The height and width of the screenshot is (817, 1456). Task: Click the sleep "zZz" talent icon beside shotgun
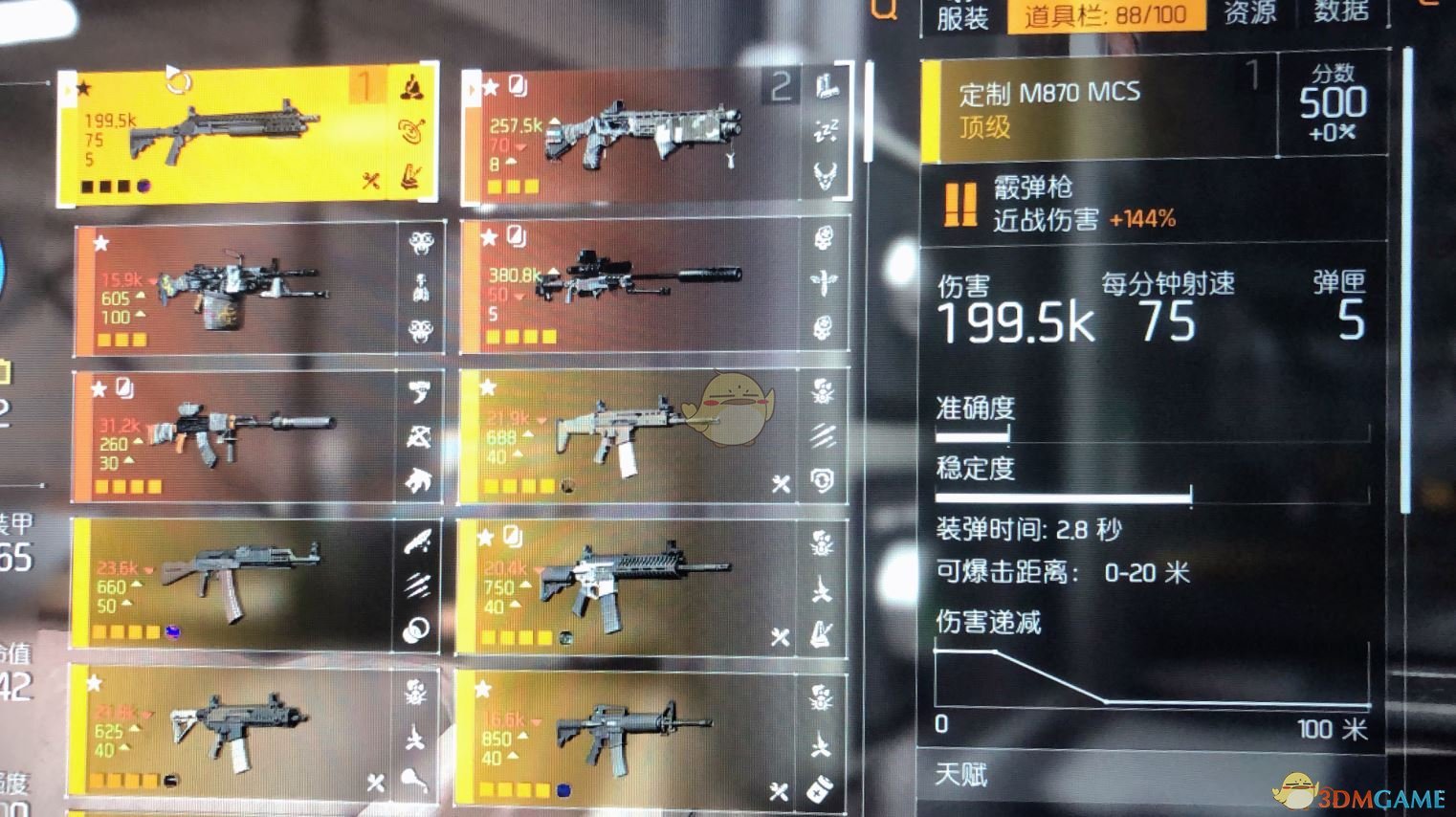point(825,129)
